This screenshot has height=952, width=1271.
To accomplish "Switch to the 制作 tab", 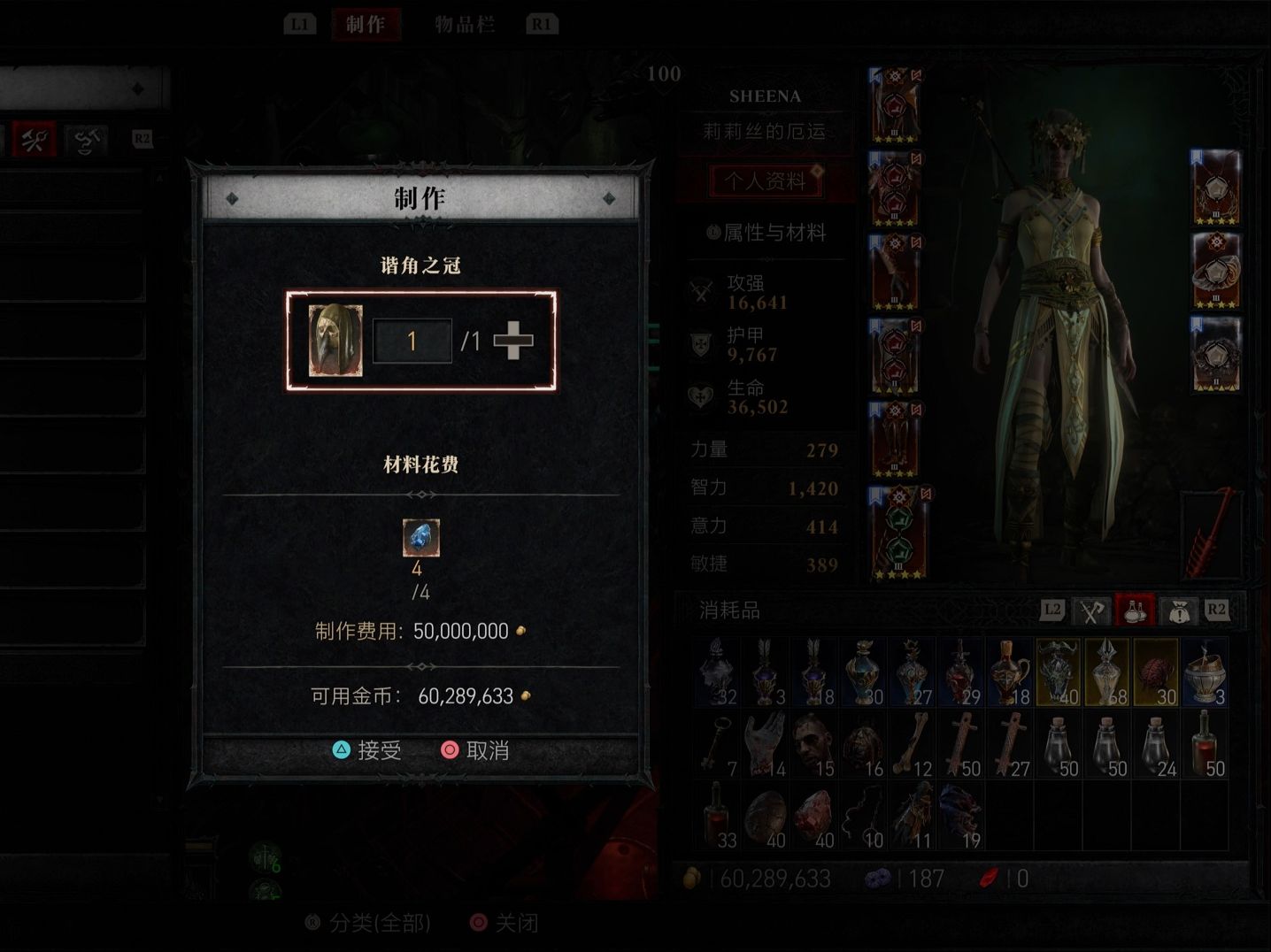I will [366, 24].
